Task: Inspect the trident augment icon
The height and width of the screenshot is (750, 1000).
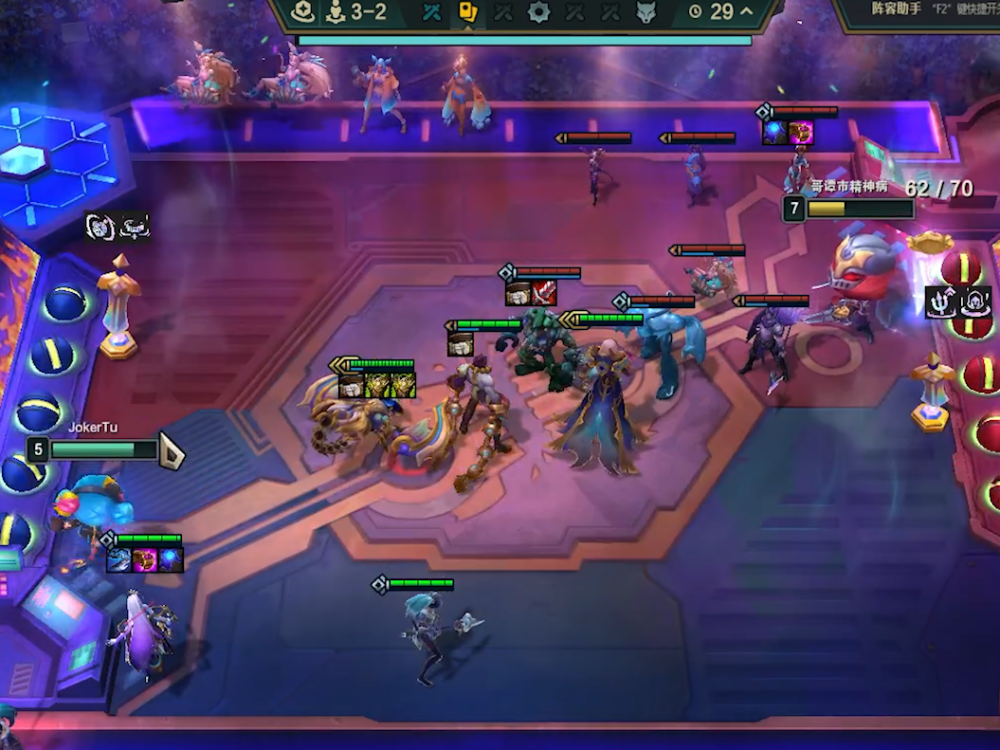Action: (941, 300)
